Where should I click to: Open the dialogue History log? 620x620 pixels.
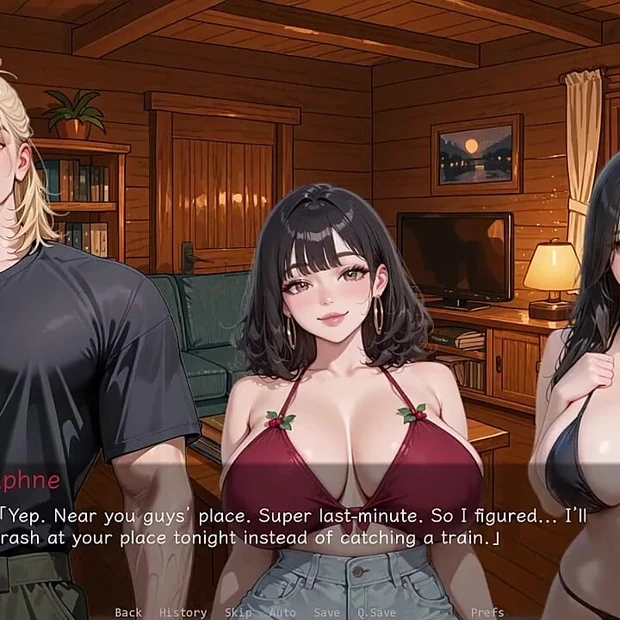point(182,612)
